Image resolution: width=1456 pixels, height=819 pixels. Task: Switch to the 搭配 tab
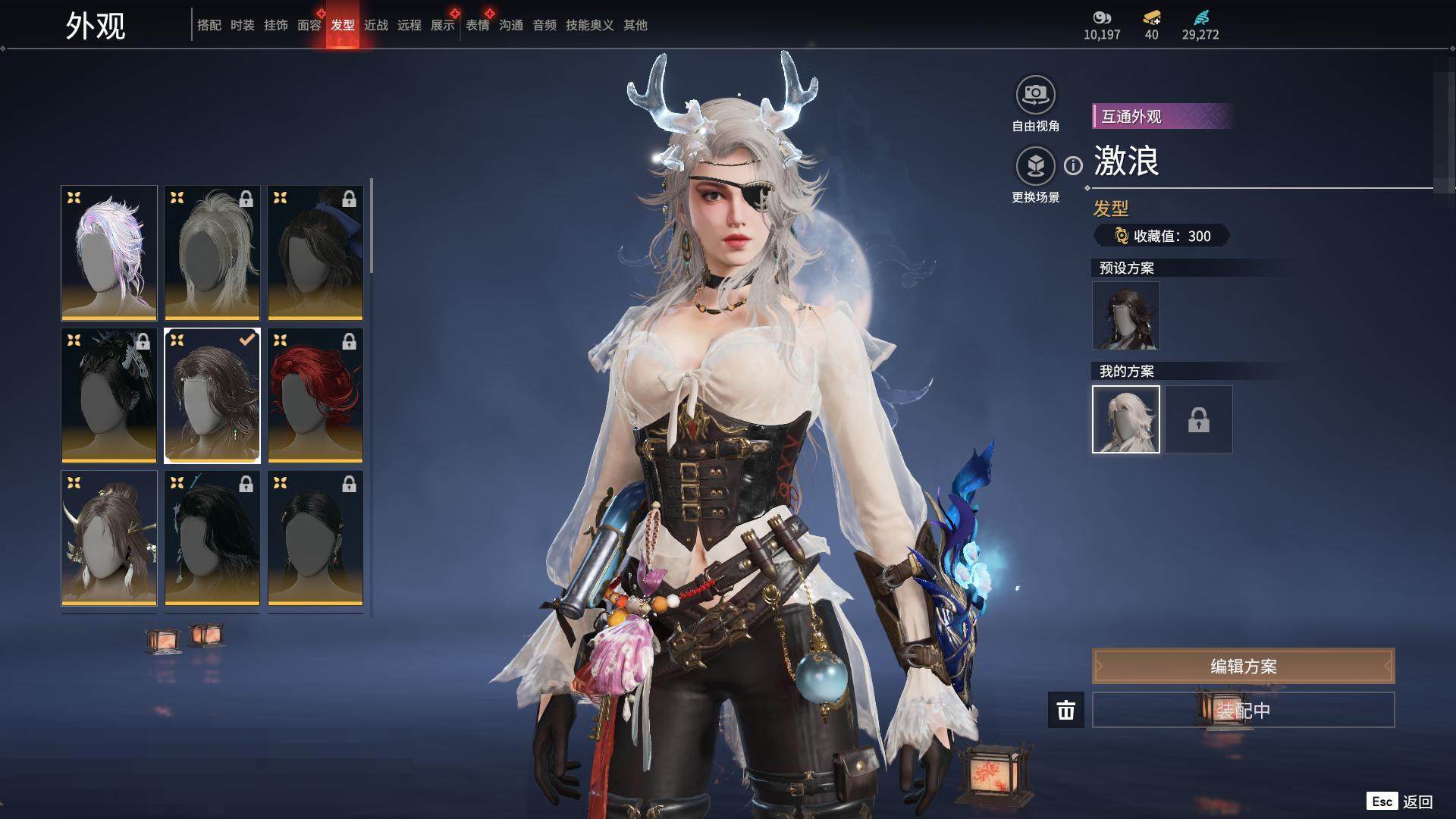pyautogui.click(x=209, y=25)
